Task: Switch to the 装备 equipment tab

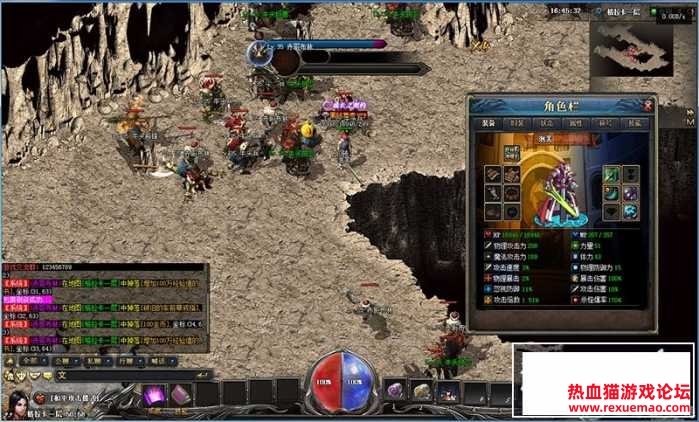Action: coord(488,123)
